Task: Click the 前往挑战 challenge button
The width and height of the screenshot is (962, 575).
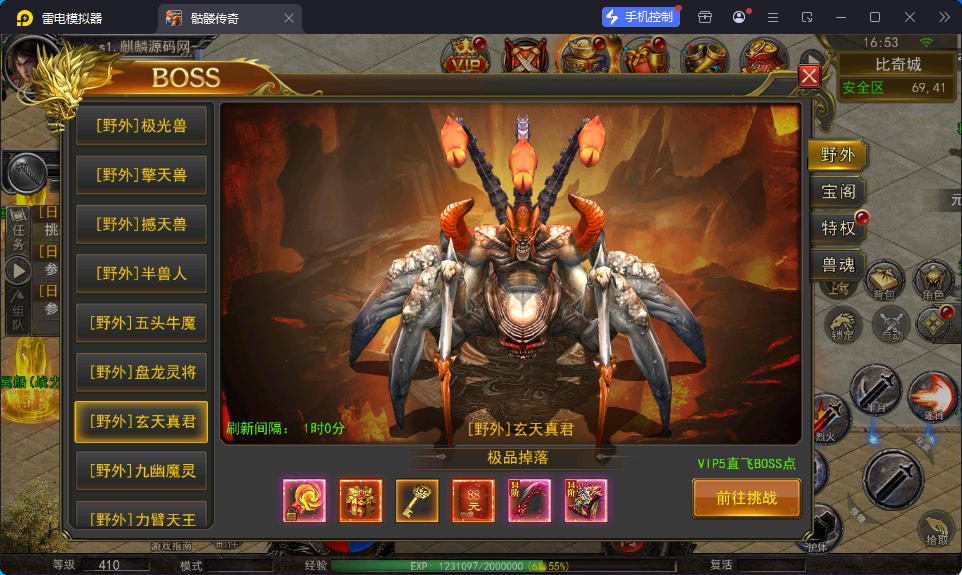Action: pyautogui.click(x=746, y=498)
